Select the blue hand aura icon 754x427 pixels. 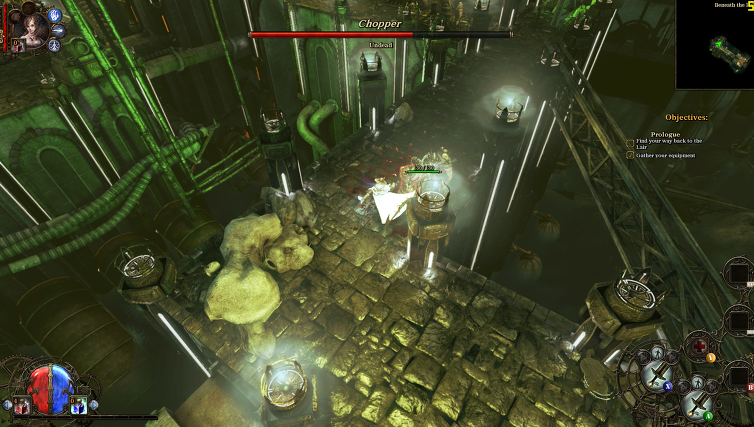click(x=55, y=15)
